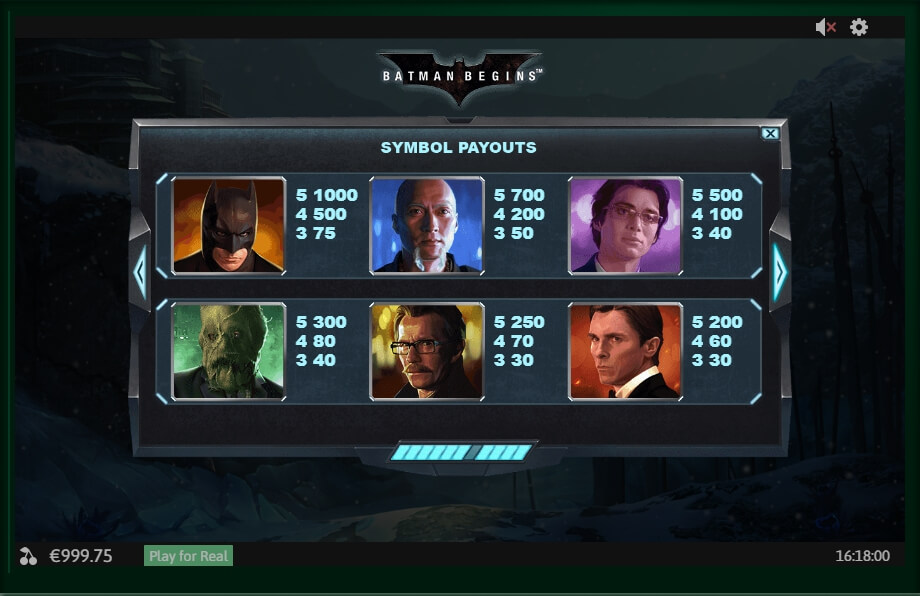Click the Play for Real button
The image size is (920, 596).
pyautogui.click(x=189, y=556)
